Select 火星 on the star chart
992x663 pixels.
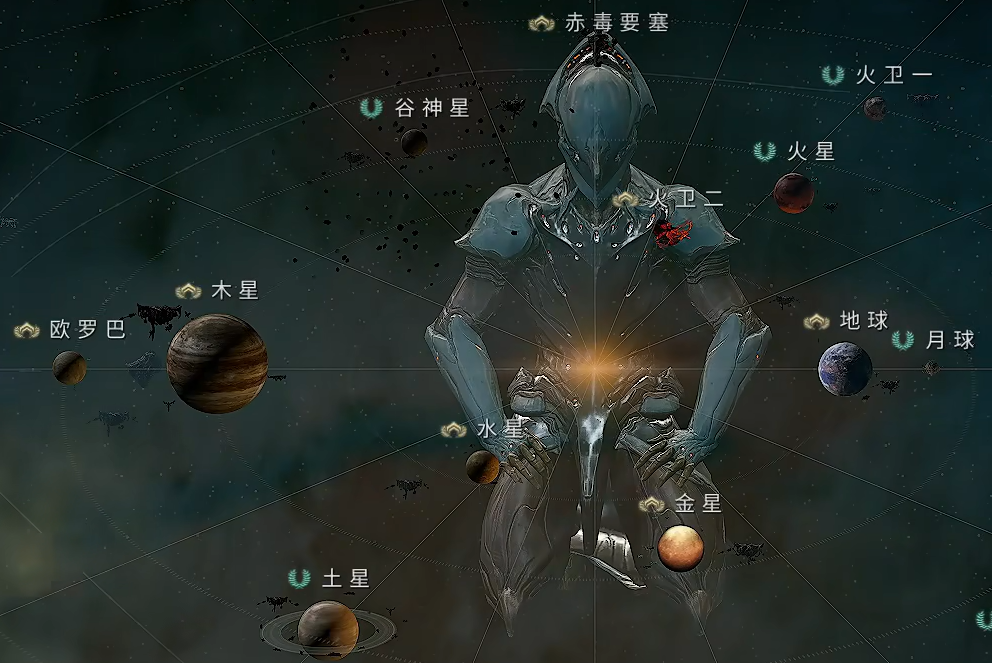point(793,193)
